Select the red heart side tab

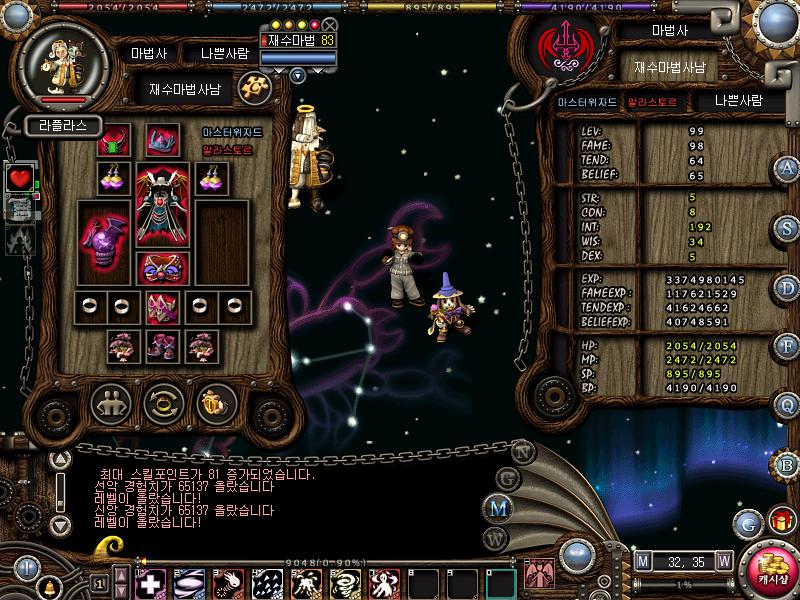point(20,178)
